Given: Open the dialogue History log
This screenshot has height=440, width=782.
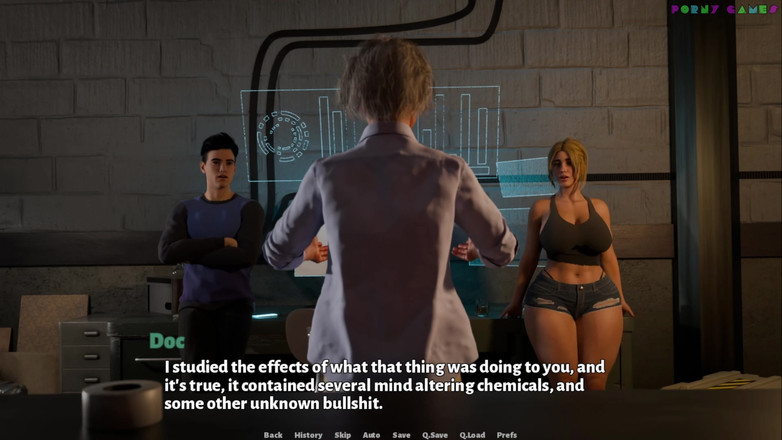Looking at the screenshot, I should coord(308,435).
